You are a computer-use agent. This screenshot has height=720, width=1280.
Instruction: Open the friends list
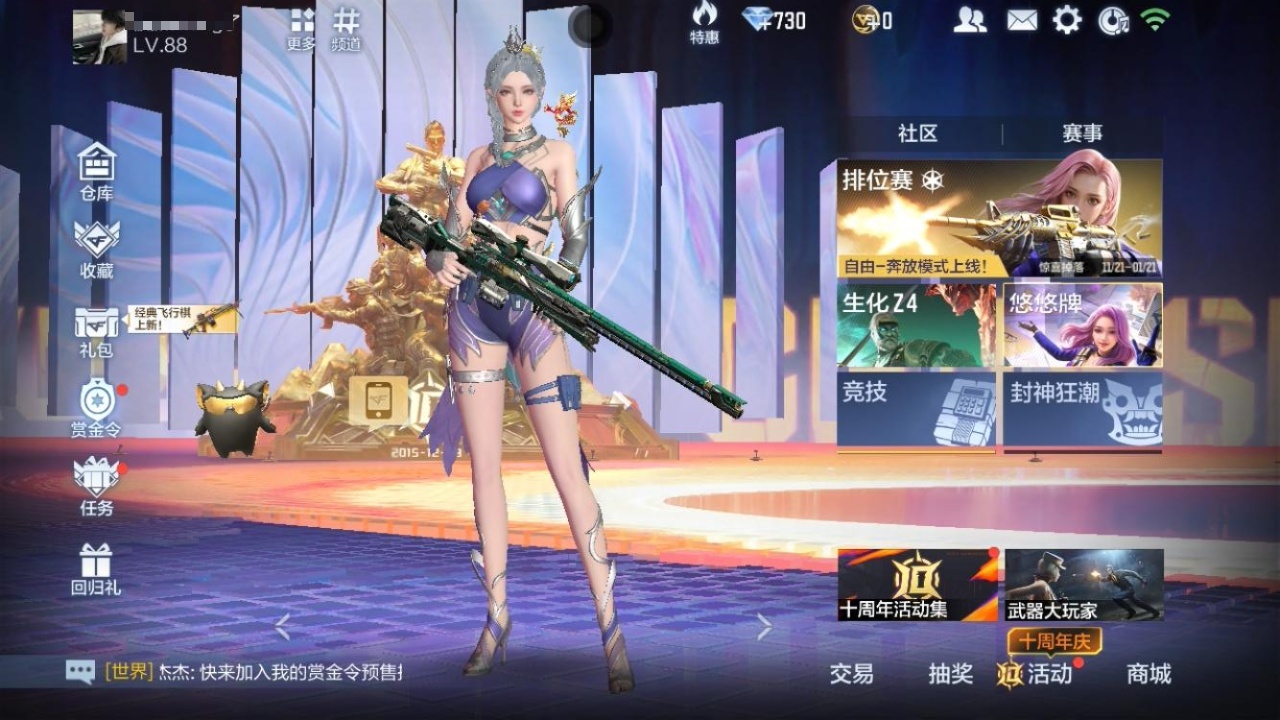pyautogui.click(x=972, y=20)
